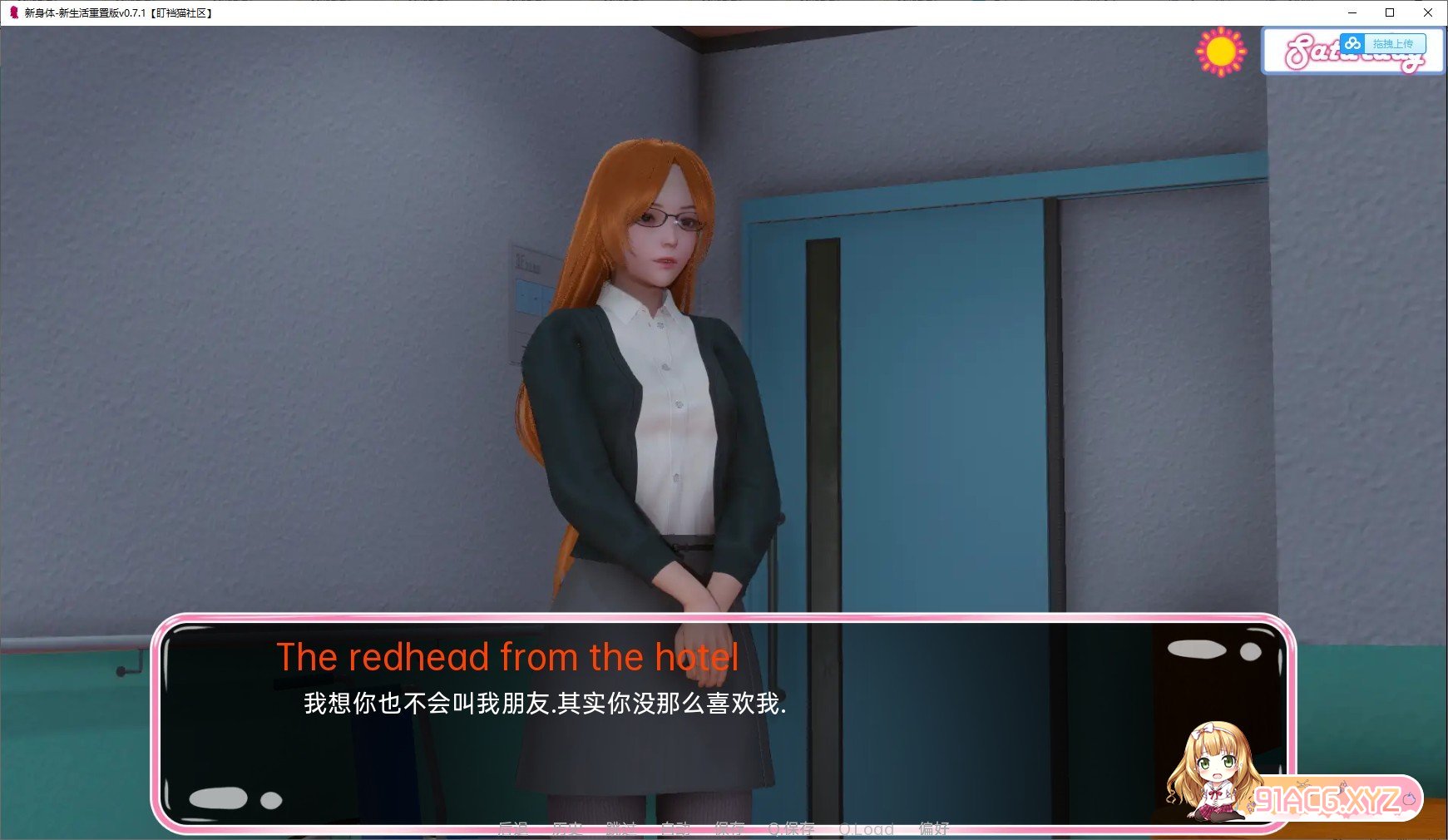Click the blue 拖拽上传 cloud upload widget
The width and height of the screenshot is (1448, 840).
pyautogui.click(x=1383, y=43)
